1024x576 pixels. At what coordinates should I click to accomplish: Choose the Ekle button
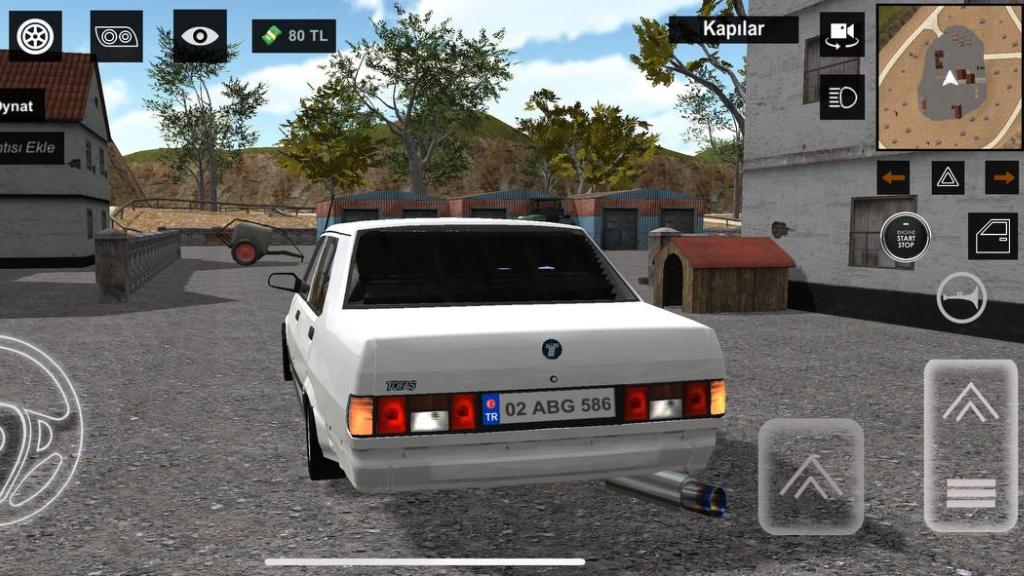(30, 148)
